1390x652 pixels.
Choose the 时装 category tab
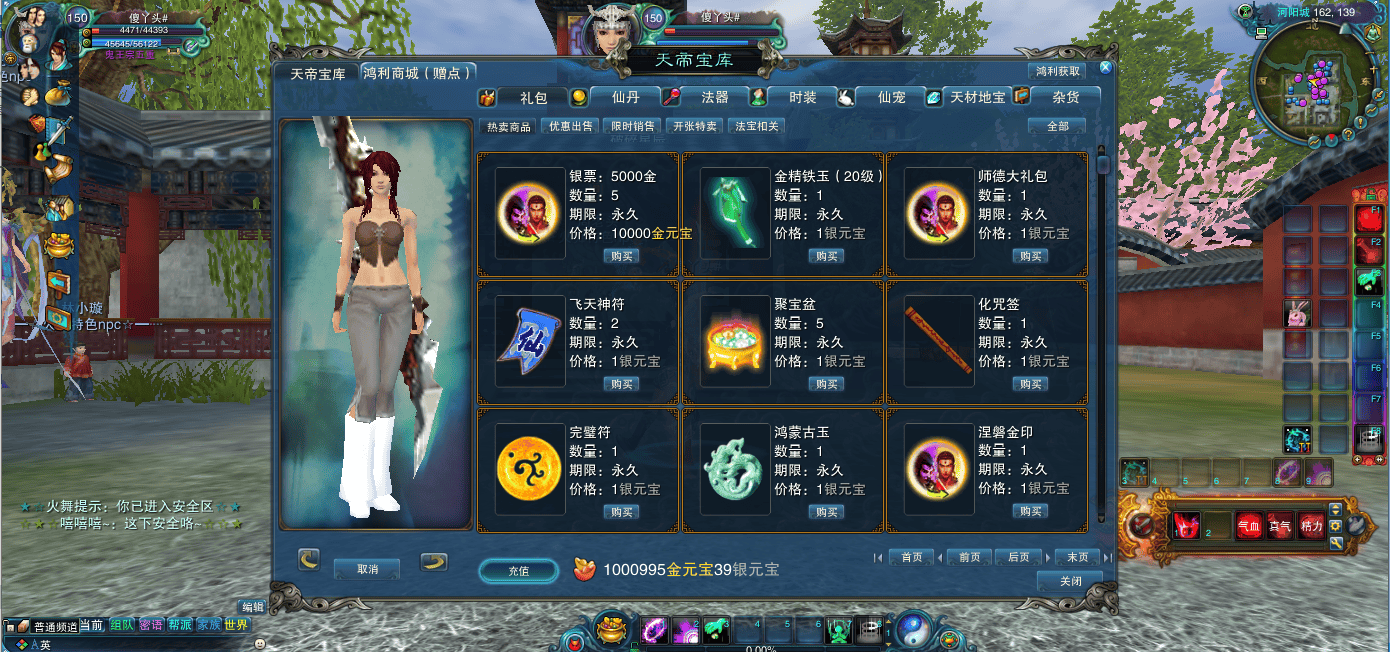[x=802, y=97]
